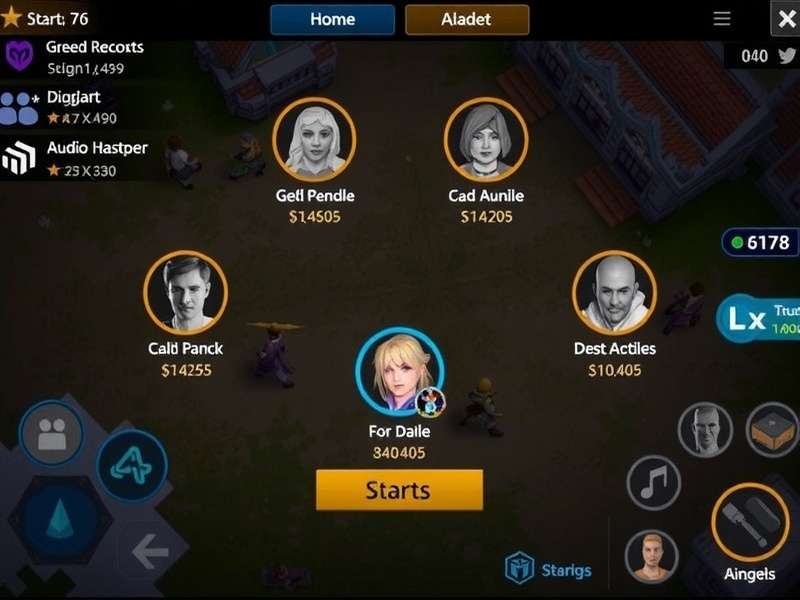800x600 pixels.
Task: Open the Audio Hastper entry
Action: pyautogui.click(x=75, y=158)
